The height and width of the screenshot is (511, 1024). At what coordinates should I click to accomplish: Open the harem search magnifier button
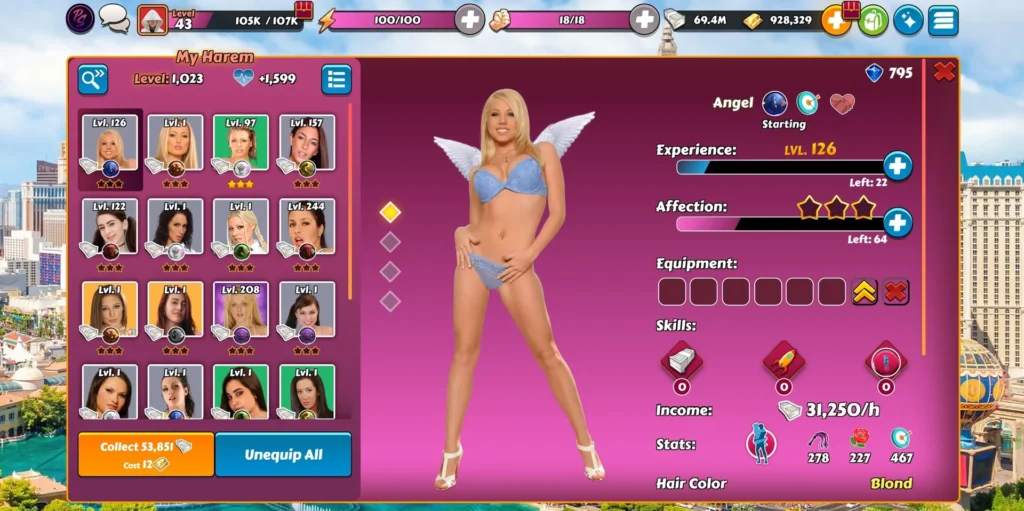pos(93,79)
